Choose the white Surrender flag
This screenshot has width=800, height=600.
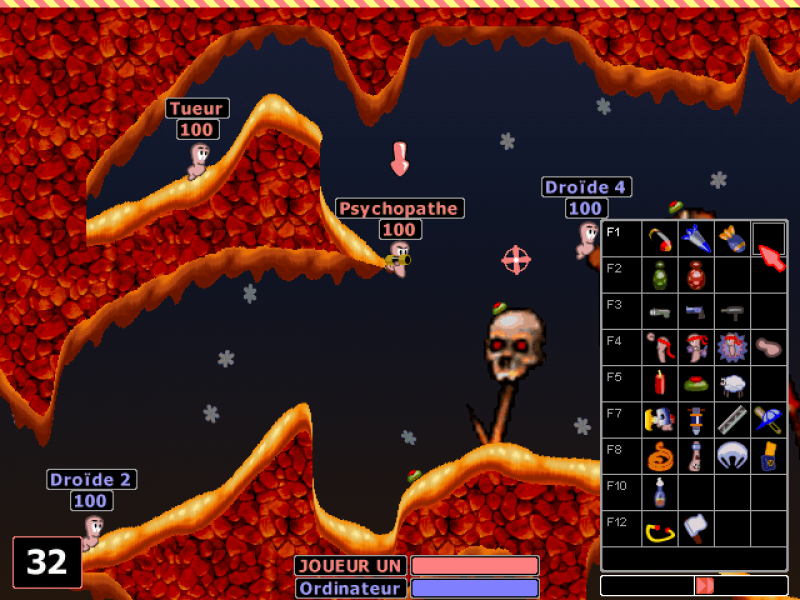[x=695, y=528]
